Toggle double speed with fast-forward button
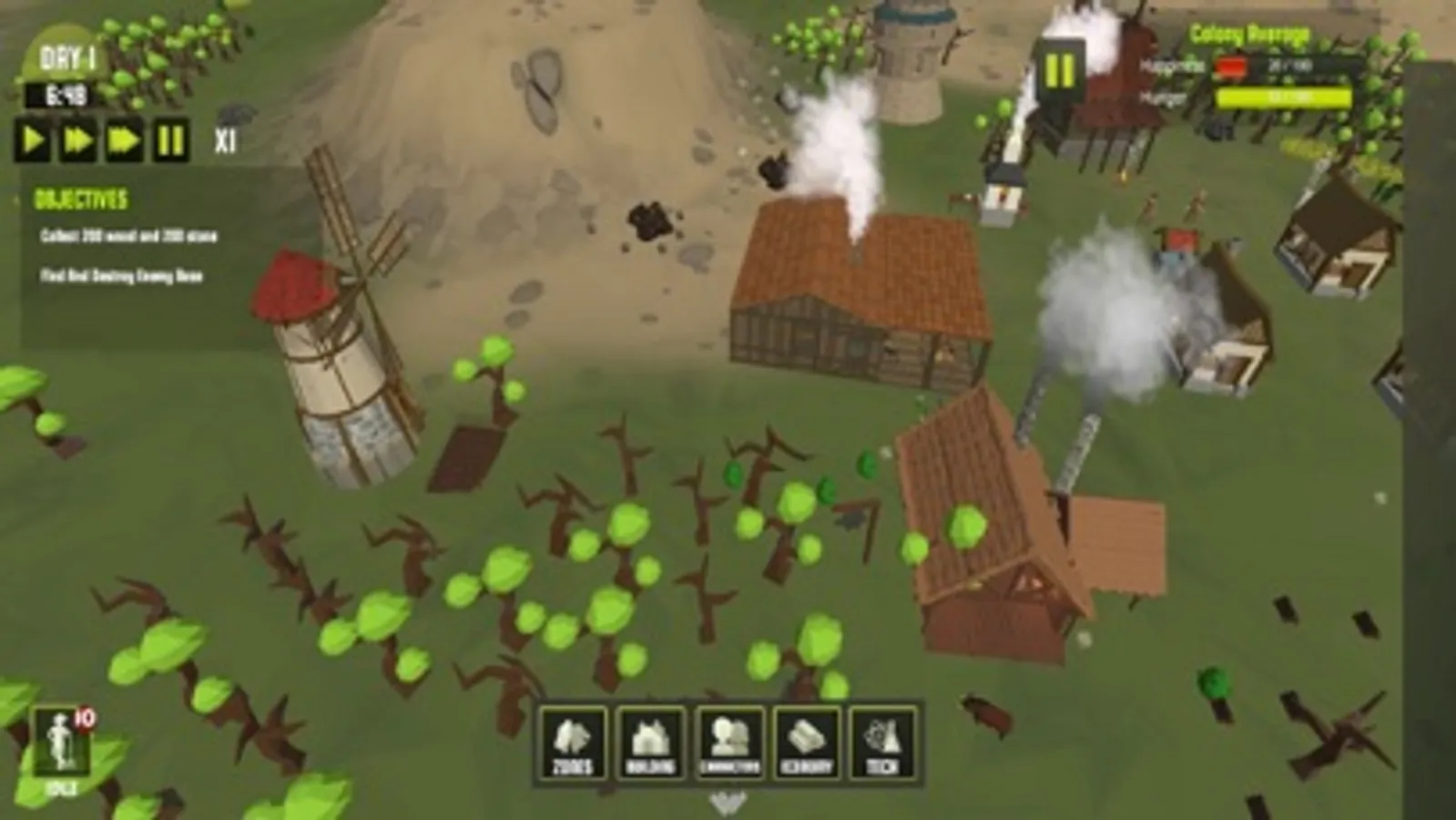Viewport: 1456px width, 820px height. (77, 139)
